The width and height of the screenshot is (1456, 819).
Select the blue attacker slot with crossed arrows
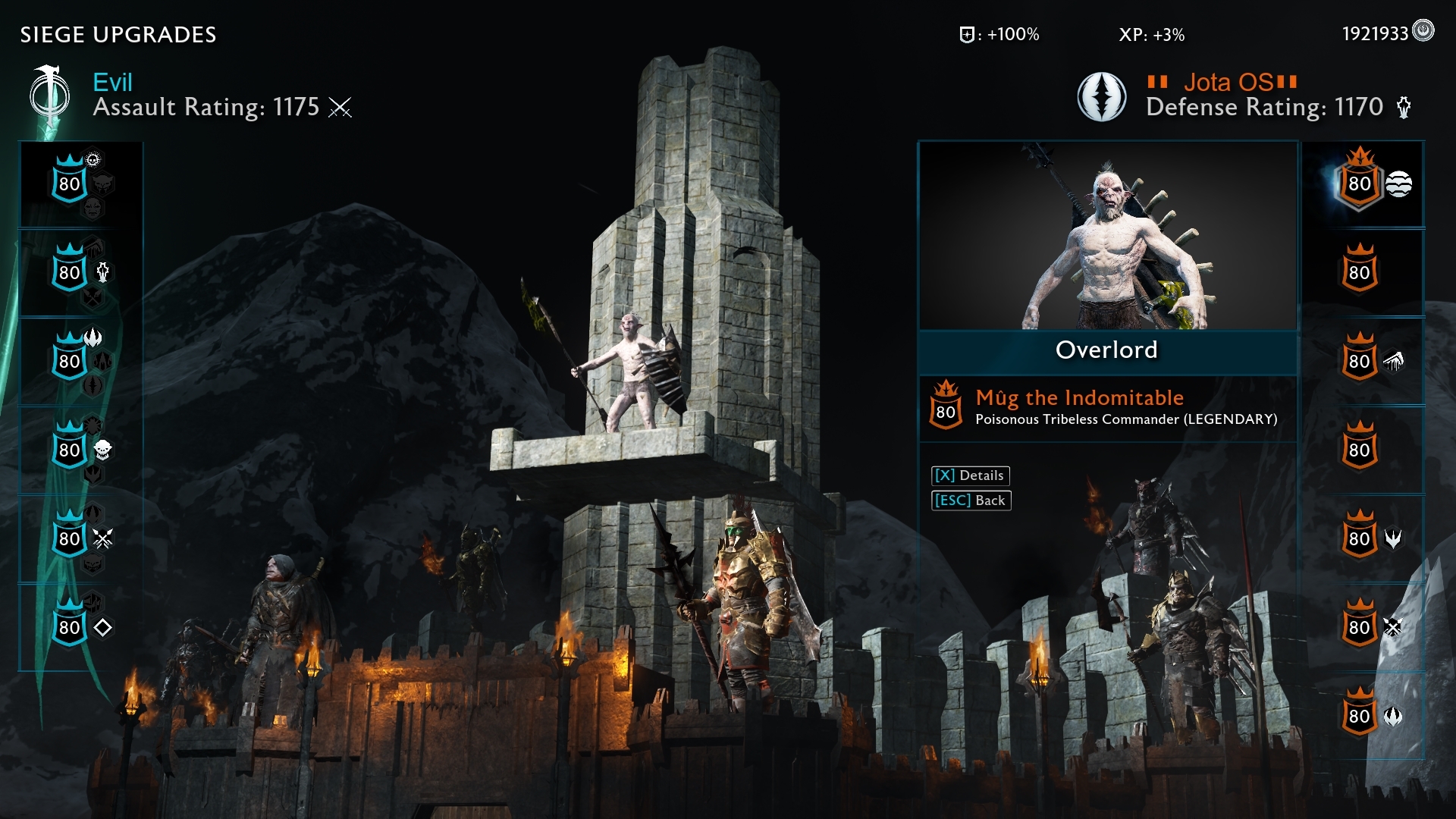[71, 539]
